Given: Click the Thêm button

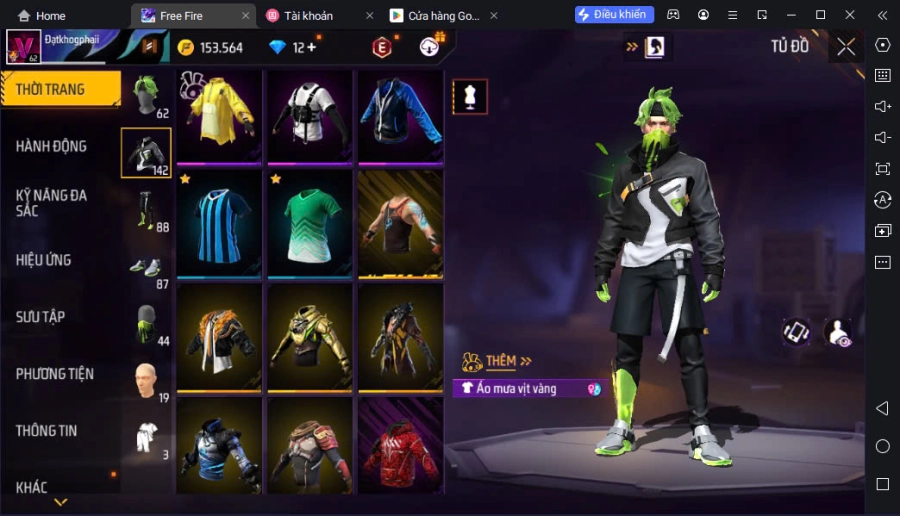Looking at the screenshot, I should [498, 361].
